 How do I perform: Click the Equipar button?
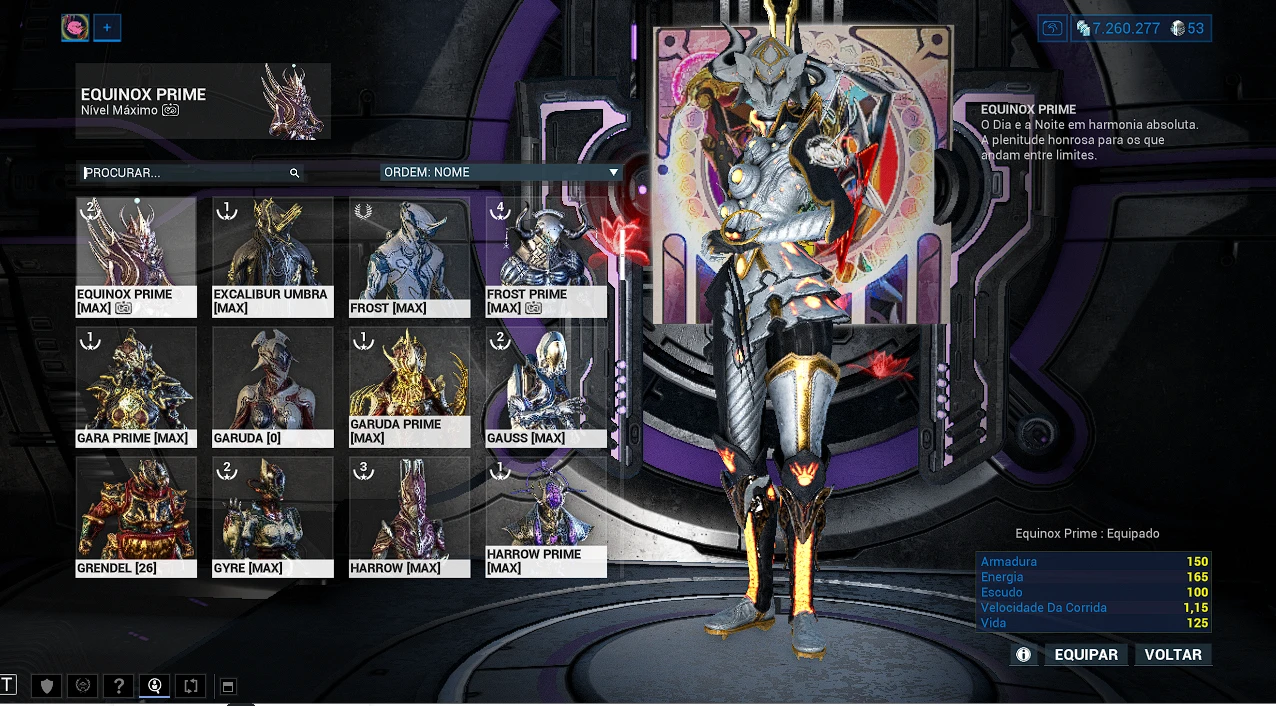pyautogui.click(x=1086, y=655)
